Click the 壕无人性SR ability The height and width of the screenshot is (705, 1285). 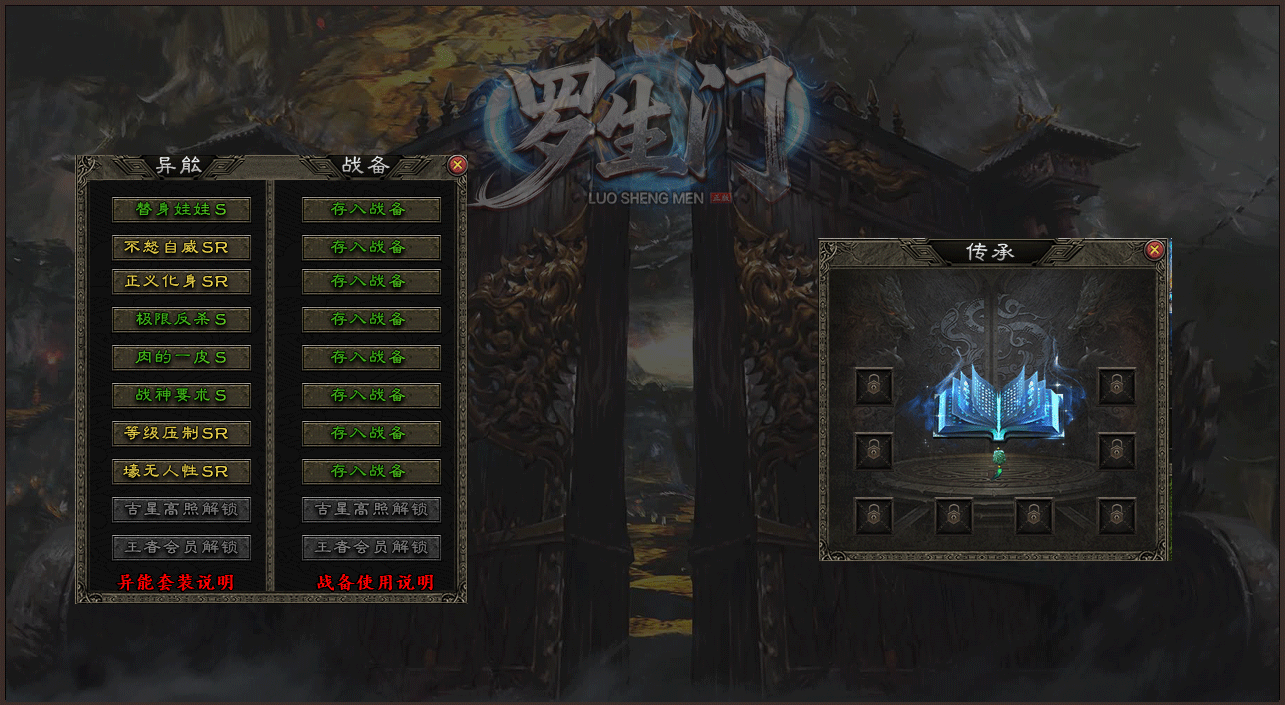click(181, 472)
